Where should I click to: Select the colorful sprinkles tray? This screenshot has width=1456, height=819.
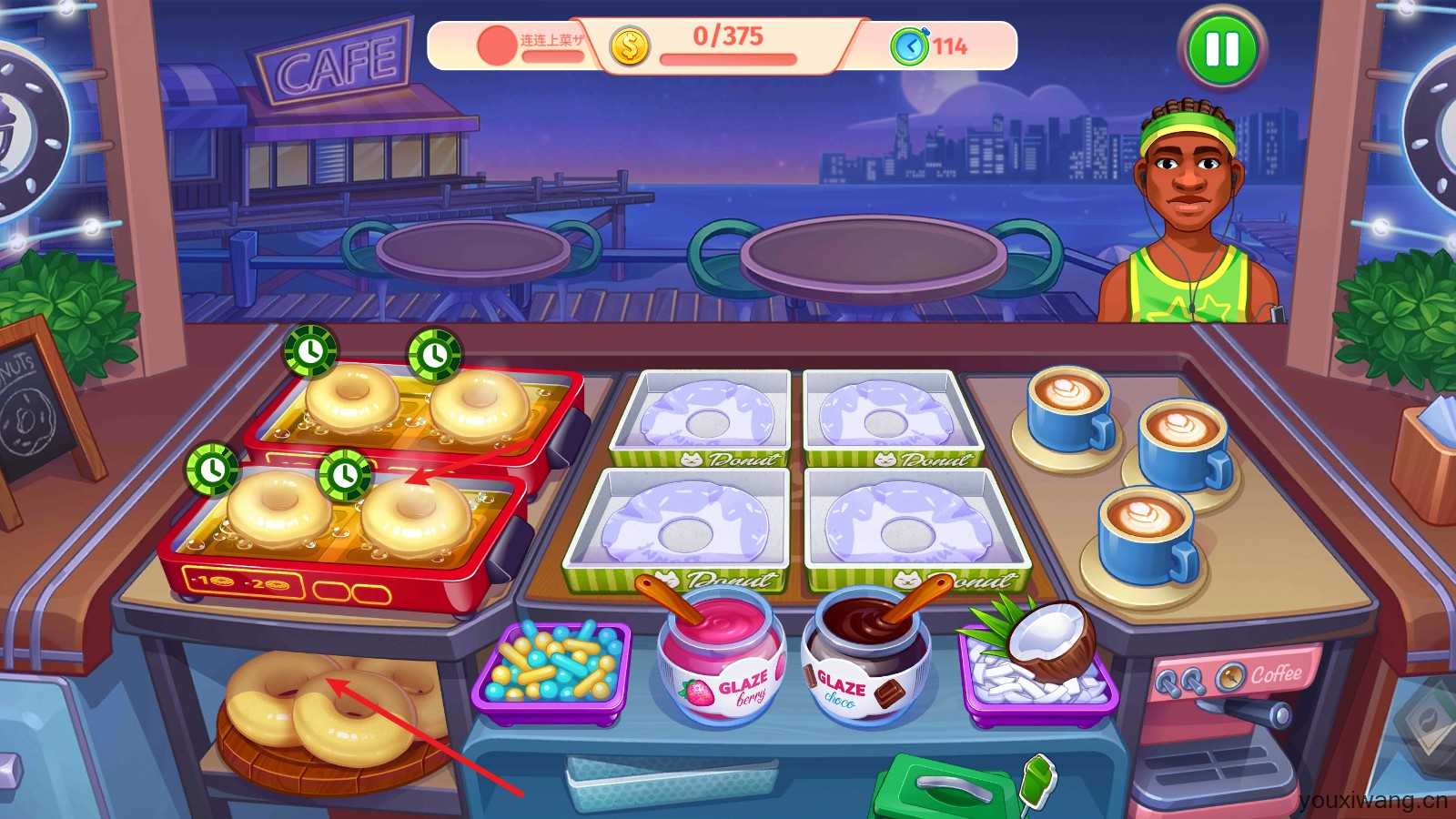tap(551, 671)
